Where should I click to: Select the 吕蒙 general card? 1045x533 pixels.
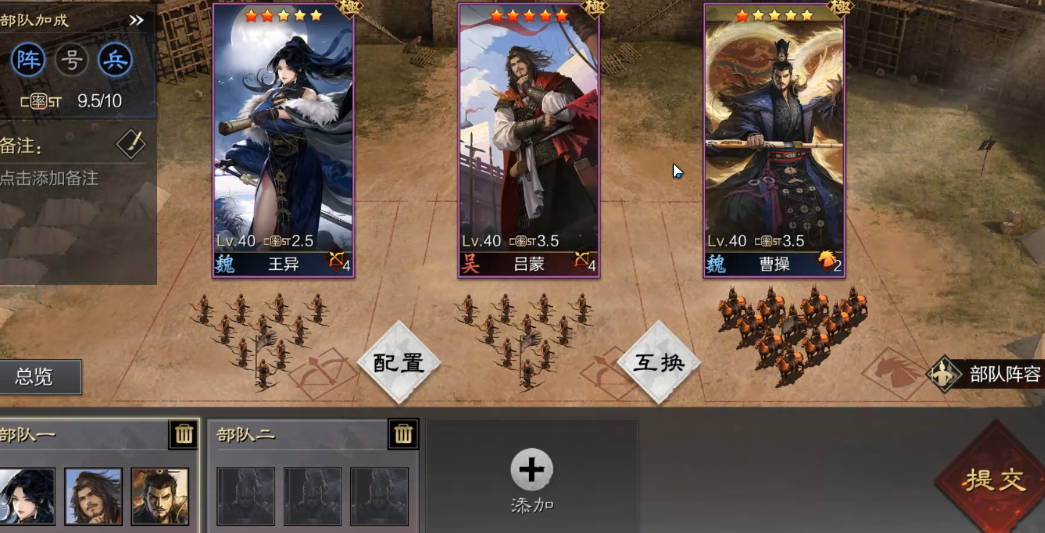(528, 140)
